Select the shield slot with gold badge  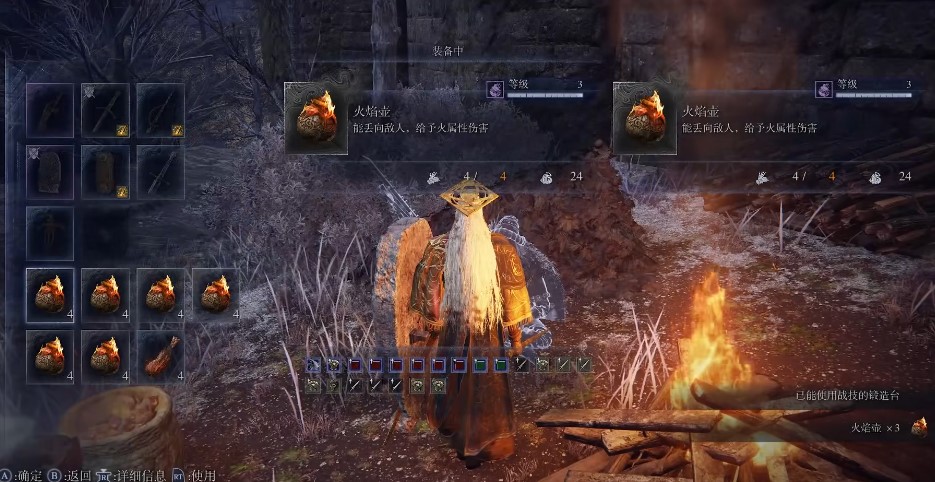point(105,171)
